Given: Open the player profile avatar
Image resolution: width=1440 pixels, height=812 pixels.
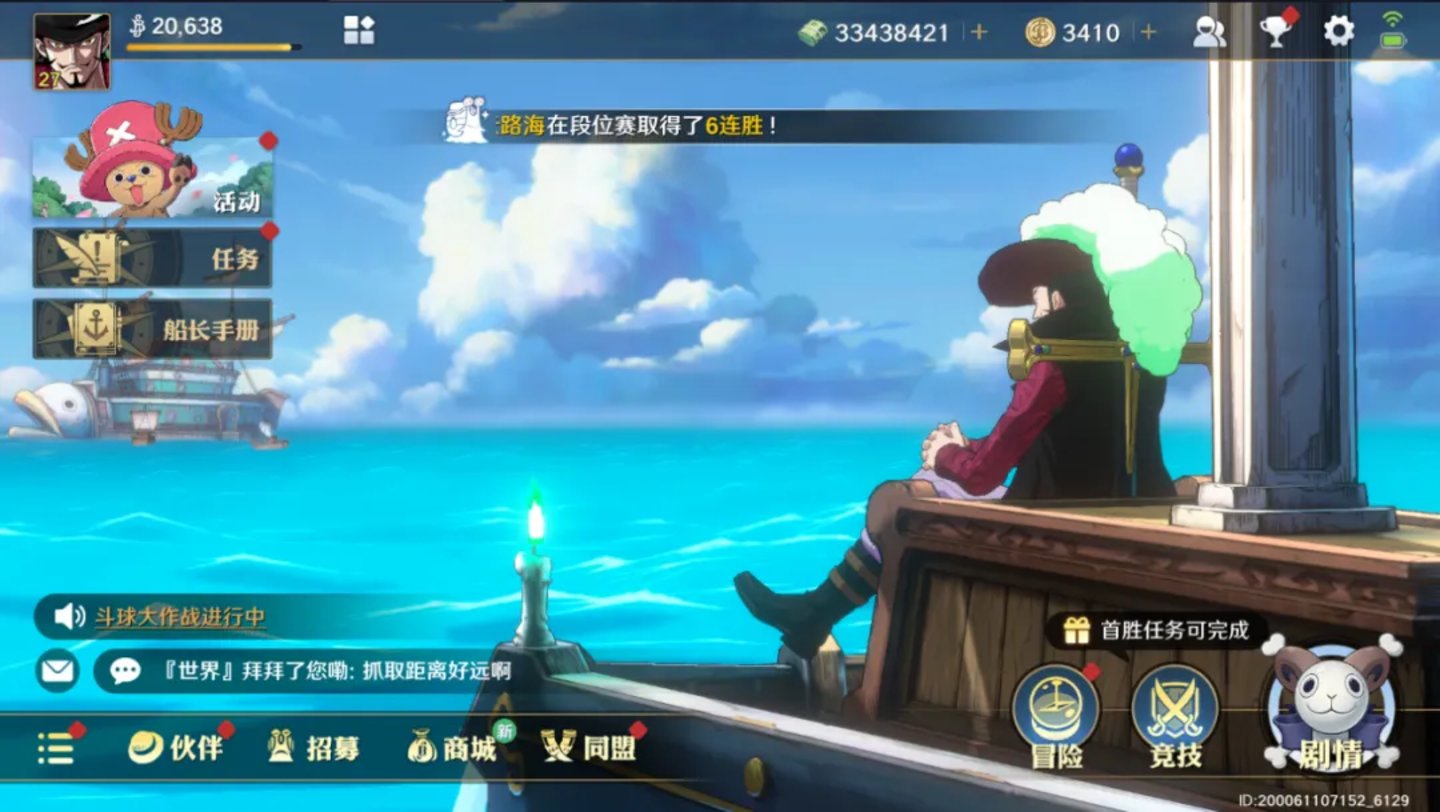Looking at the screenshot, I should (x=72, y=52).
